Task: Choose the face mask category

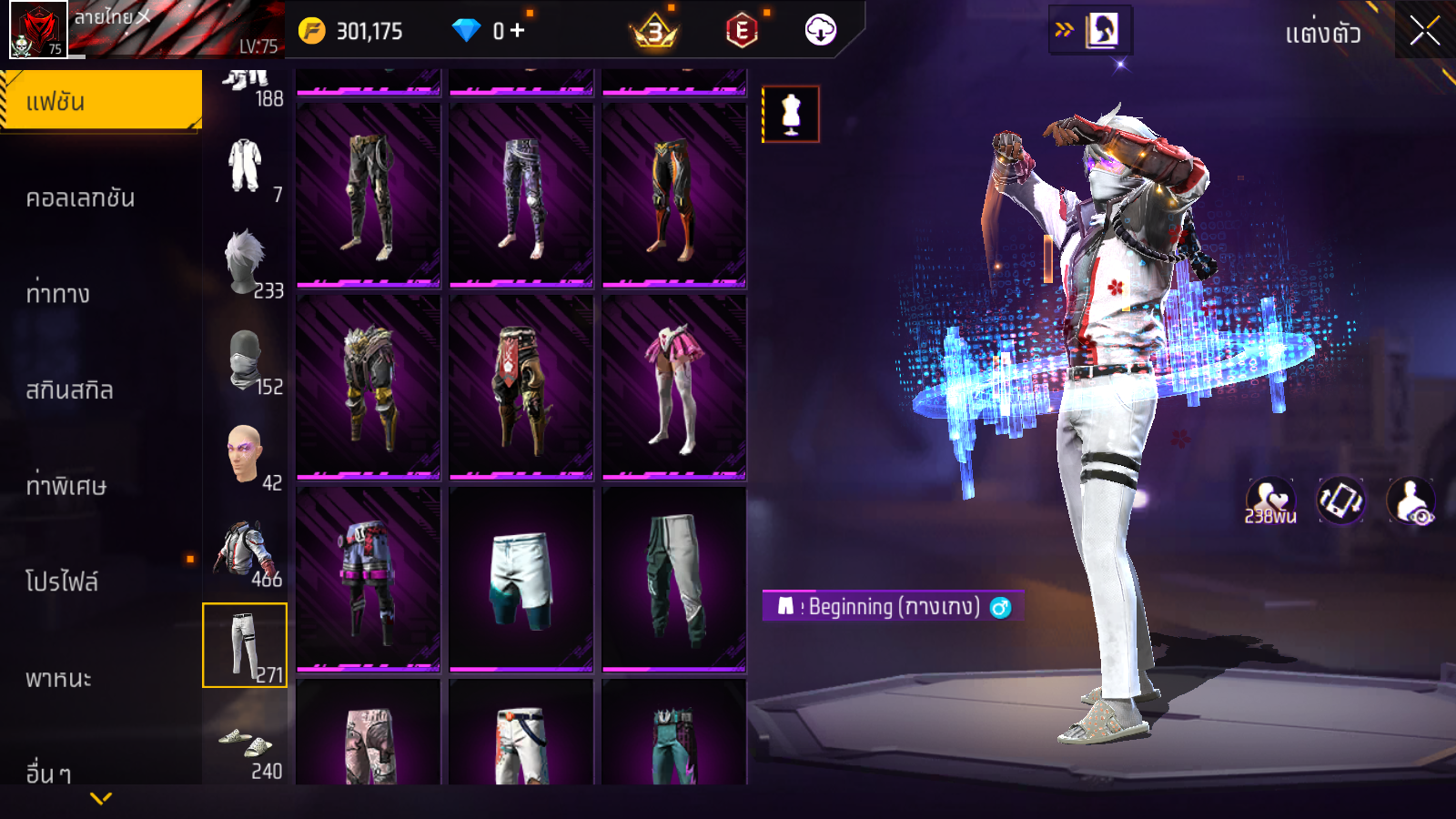Action: click(x=246, y=360)
